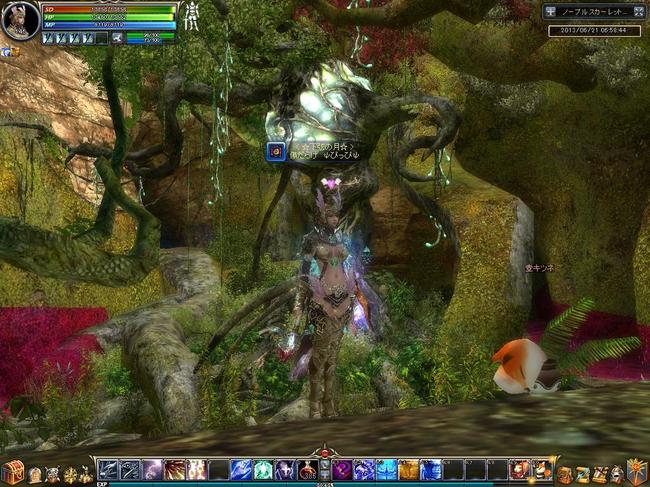The image size is (650, 487).
Task: Click the character portrait
Action: pos(20,21)
